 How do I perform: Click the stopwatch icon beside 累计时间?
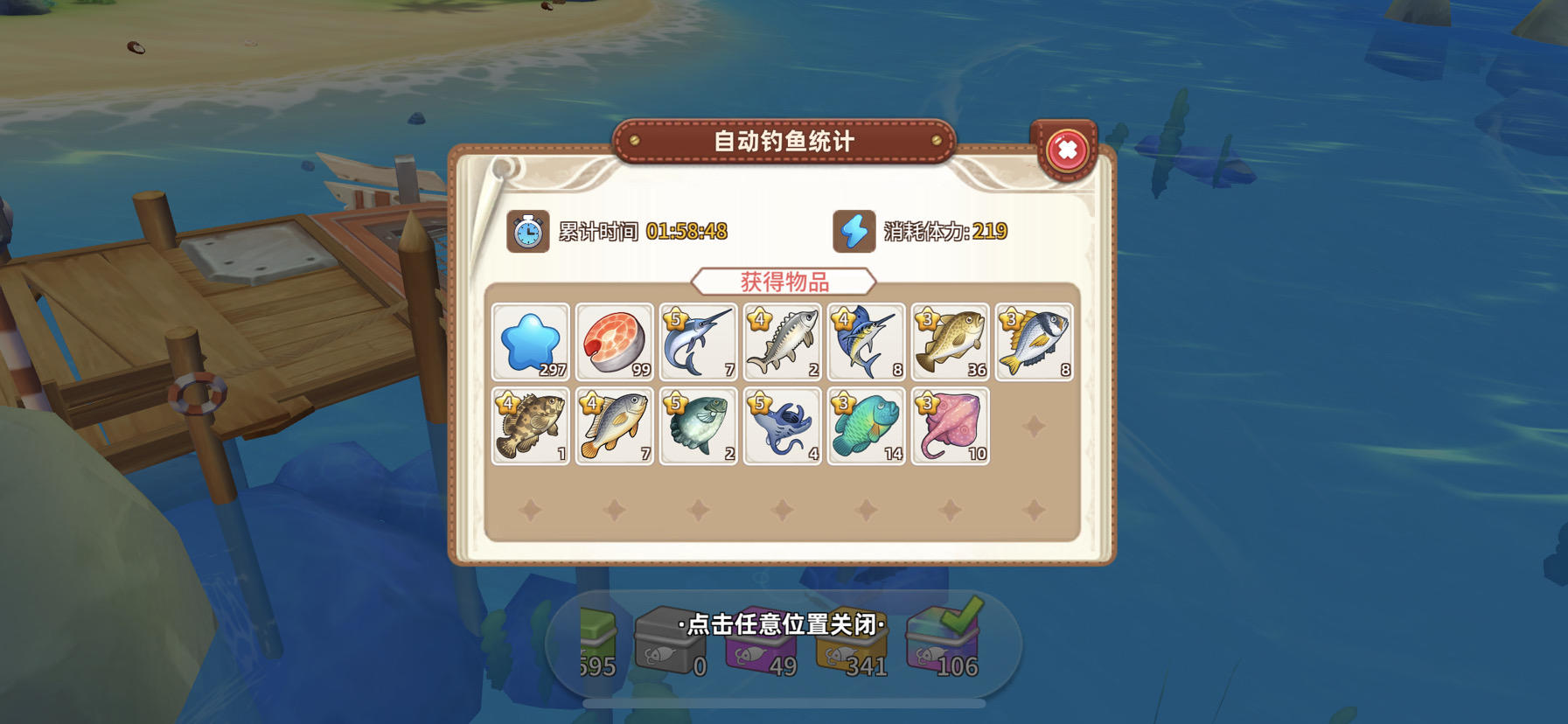[527, 233]
